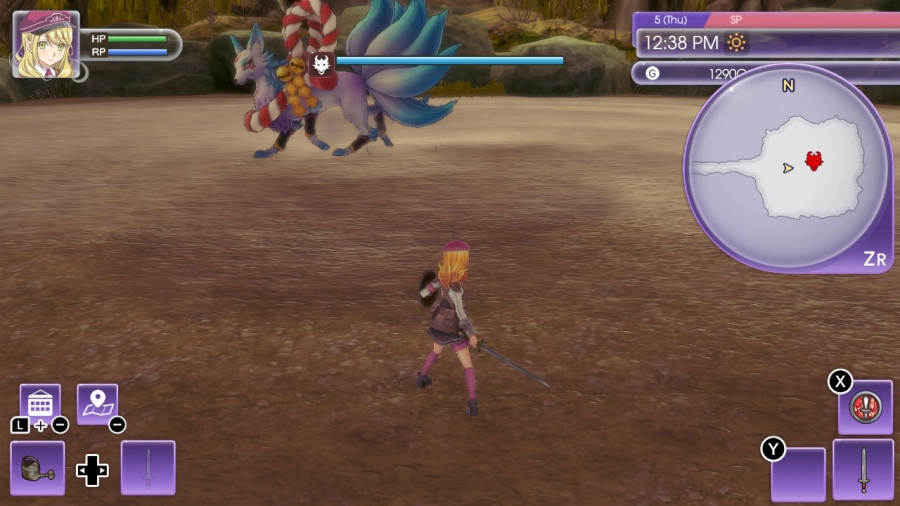The height and width of the screenshot is (506, 900).
Task: Activate the red sword rune ability
Action: [864, 407]
